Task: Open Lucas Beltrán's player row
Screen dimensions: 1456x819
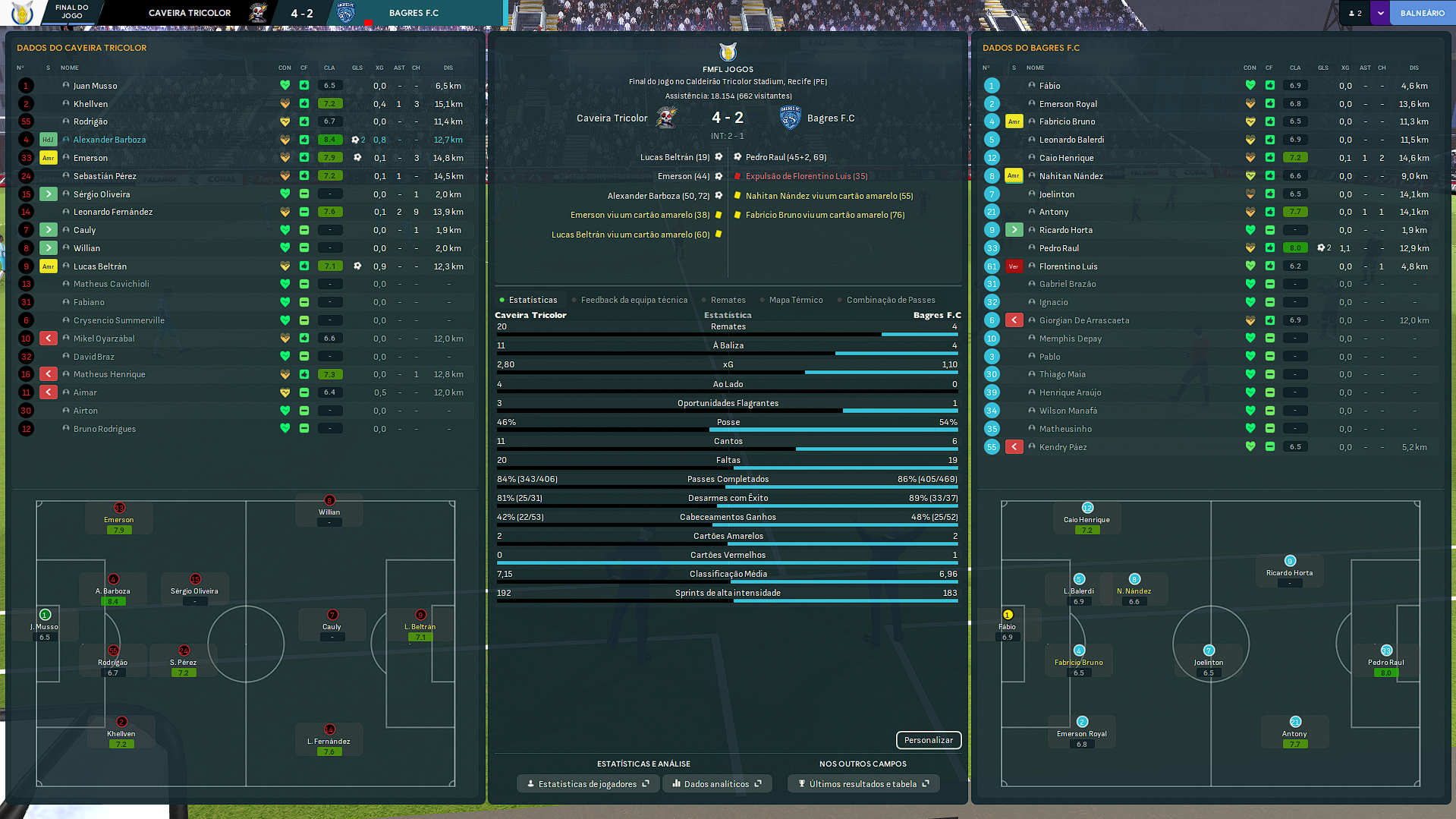Action: click(100, 266)
